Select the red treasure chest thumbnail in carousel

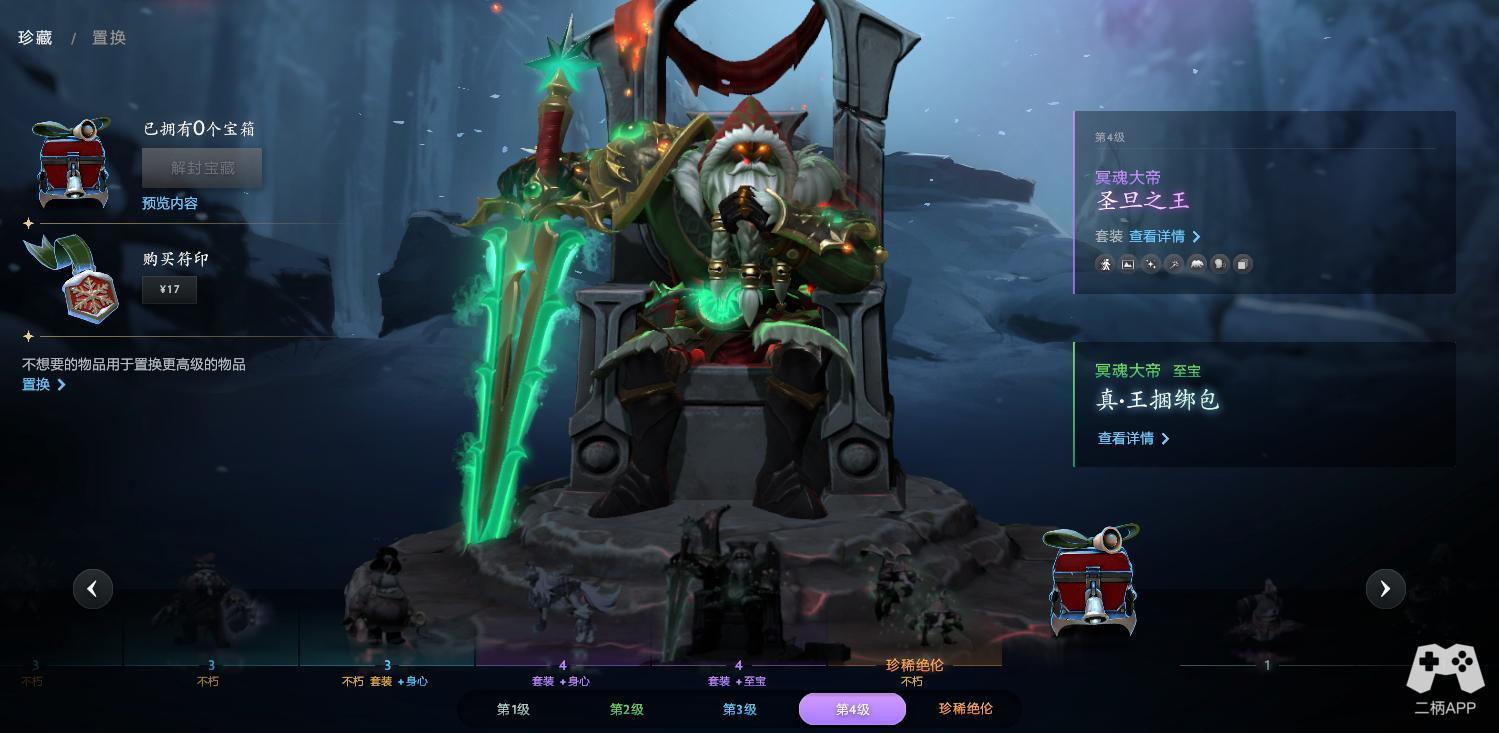click(x=1092, y=582)
